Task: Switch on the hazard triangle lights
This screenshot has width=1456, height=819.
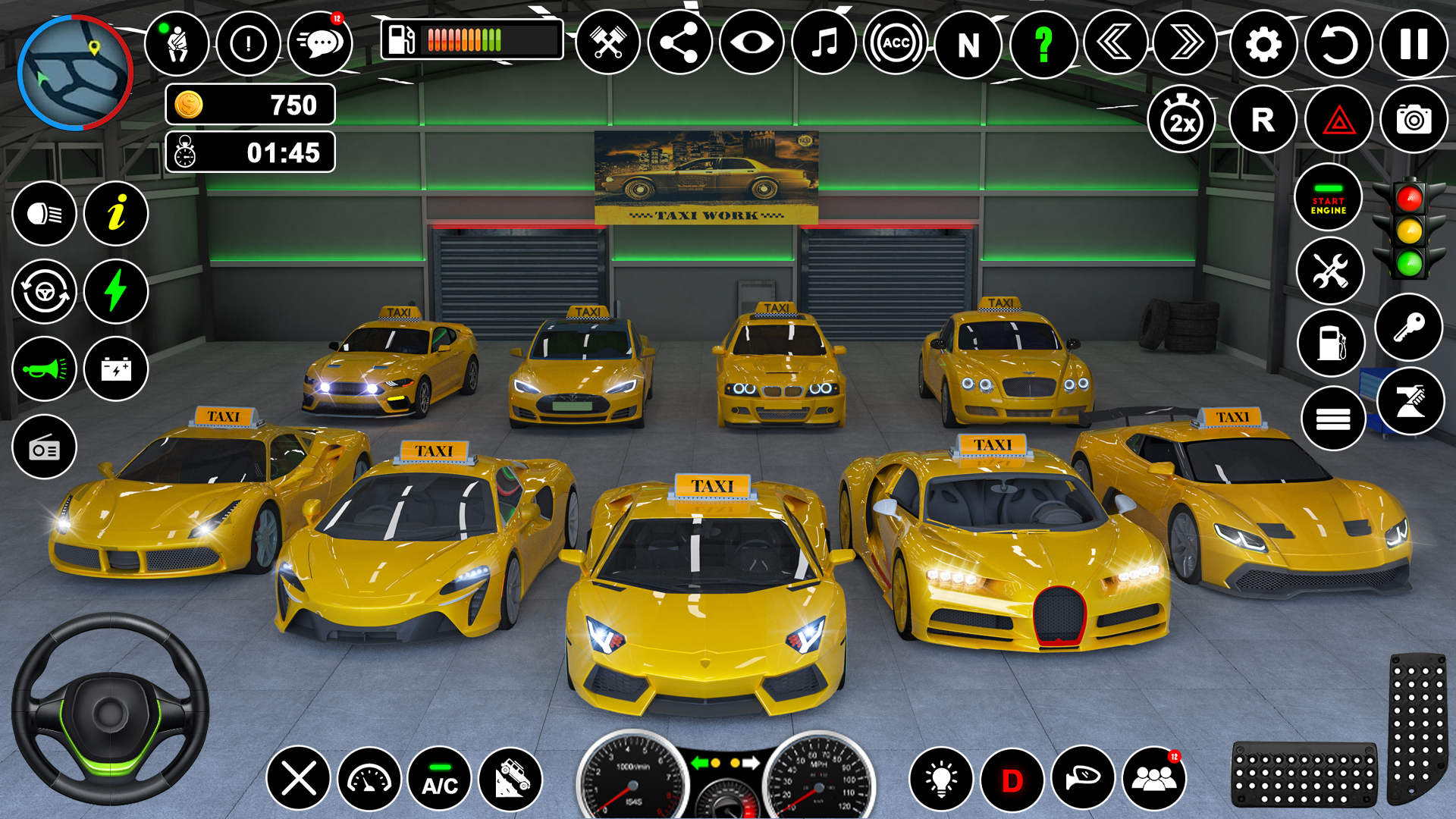Action: point(1338,120)
